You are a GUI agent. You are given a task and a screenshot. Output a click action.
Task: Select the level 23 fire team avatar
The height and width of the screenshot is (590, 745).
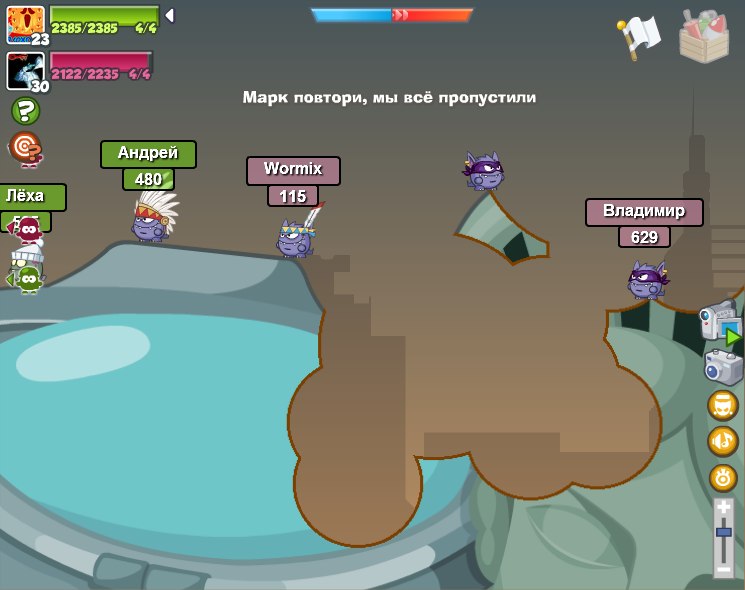coord(25,24)
